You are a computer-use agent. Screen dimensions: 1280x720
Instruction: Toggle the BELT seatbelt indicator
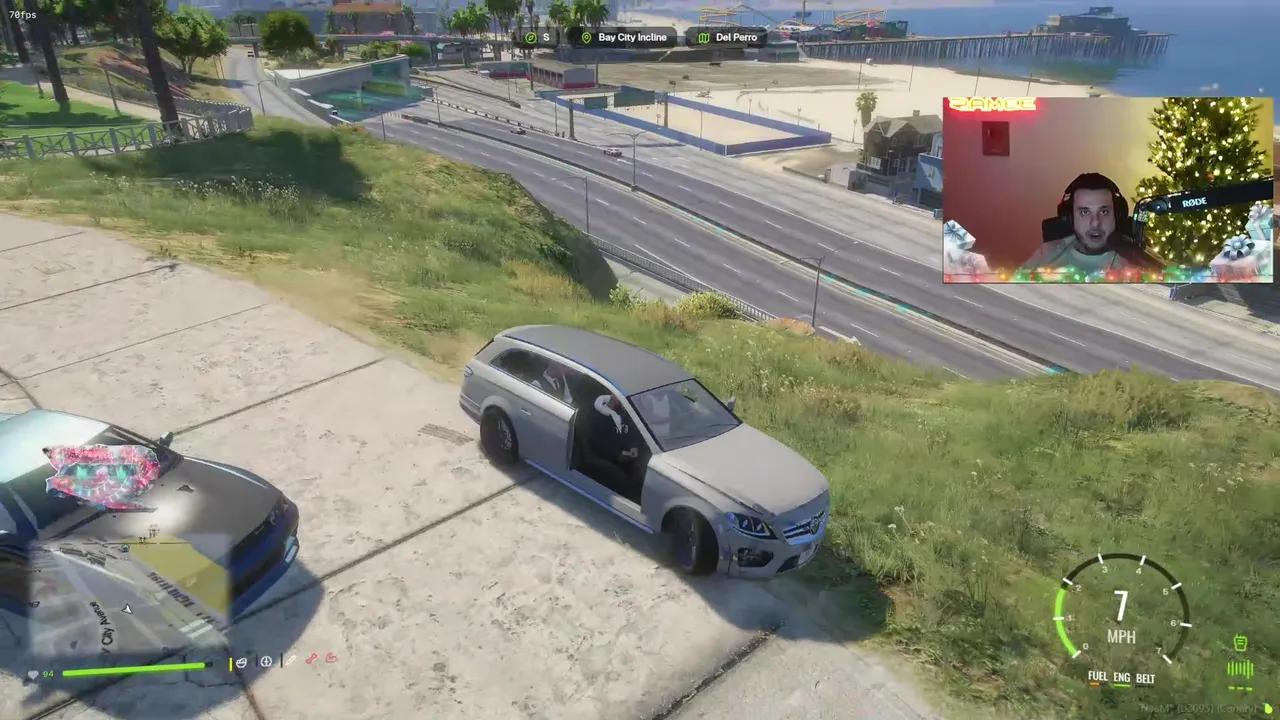pyautogui.click(x=1146, y=677)
